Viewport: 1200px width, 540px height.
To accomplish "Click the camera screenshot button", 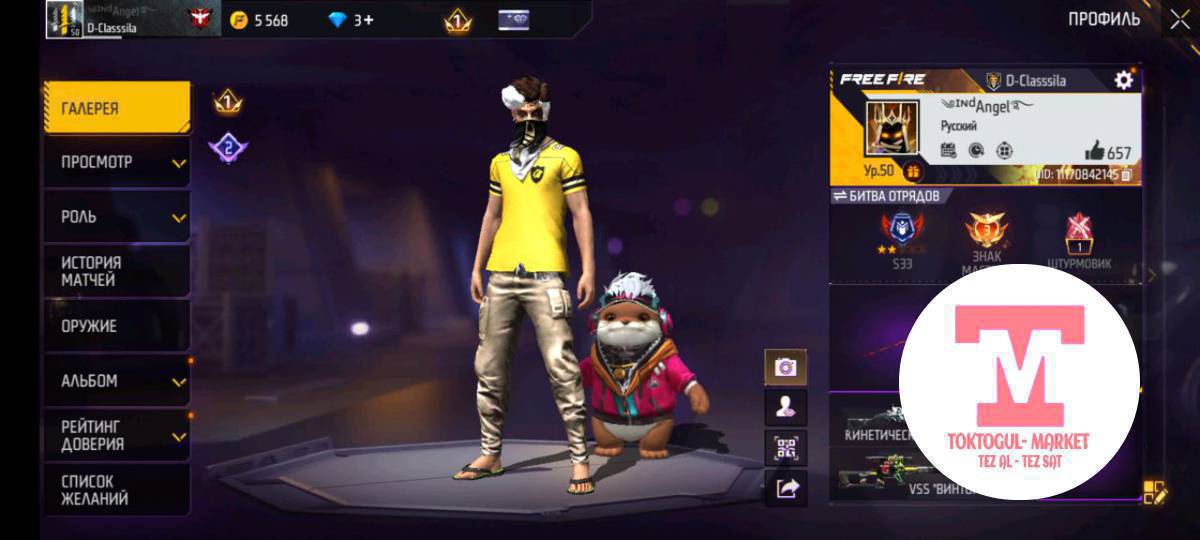I will coord(785,367).
